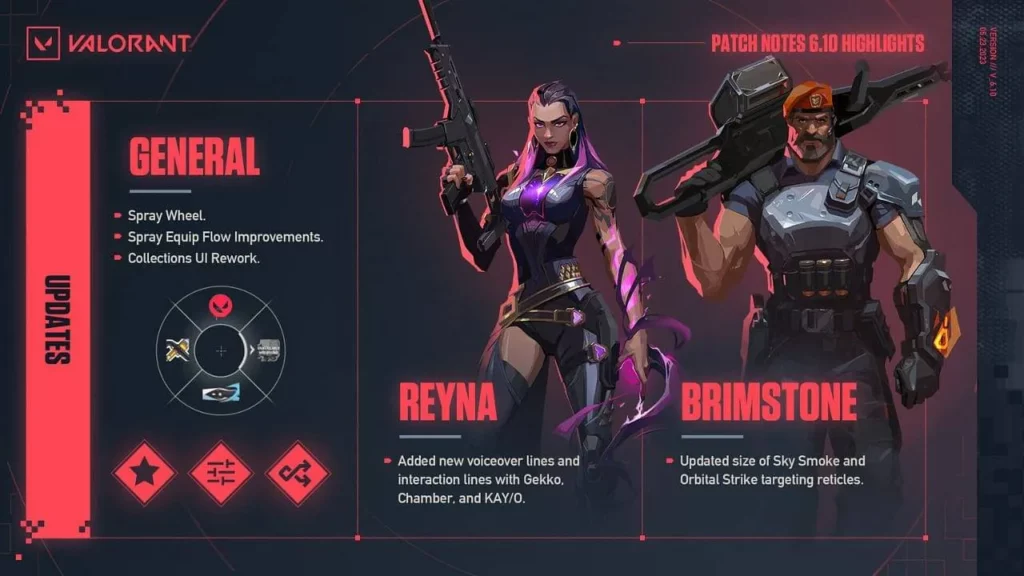Choose the eye spray on the spray wheel

pos(221,396)
